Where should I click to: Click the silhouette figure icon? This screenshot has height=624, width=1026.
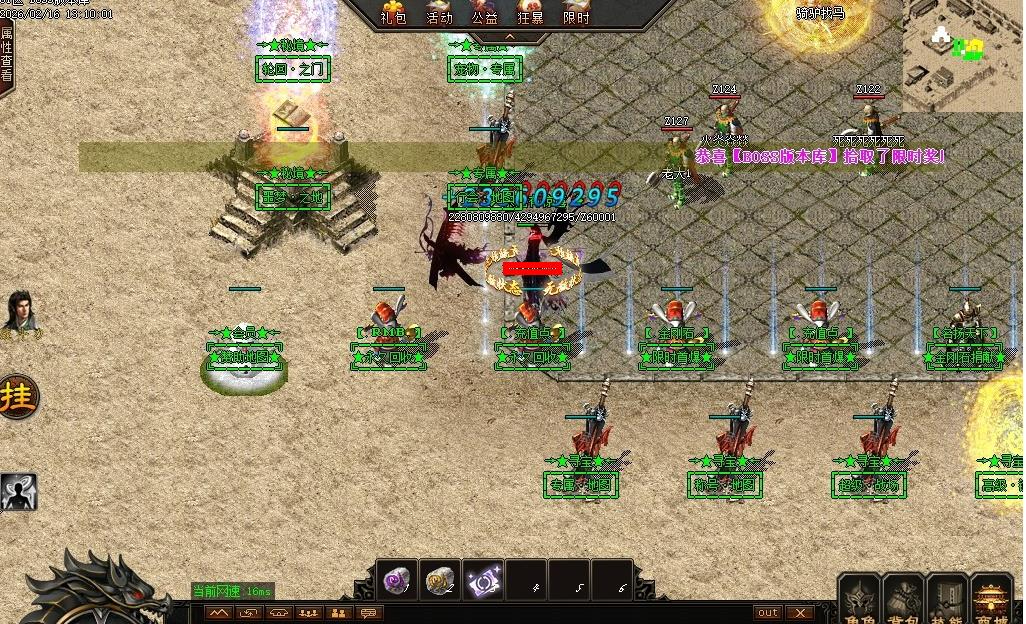point(18,491)
